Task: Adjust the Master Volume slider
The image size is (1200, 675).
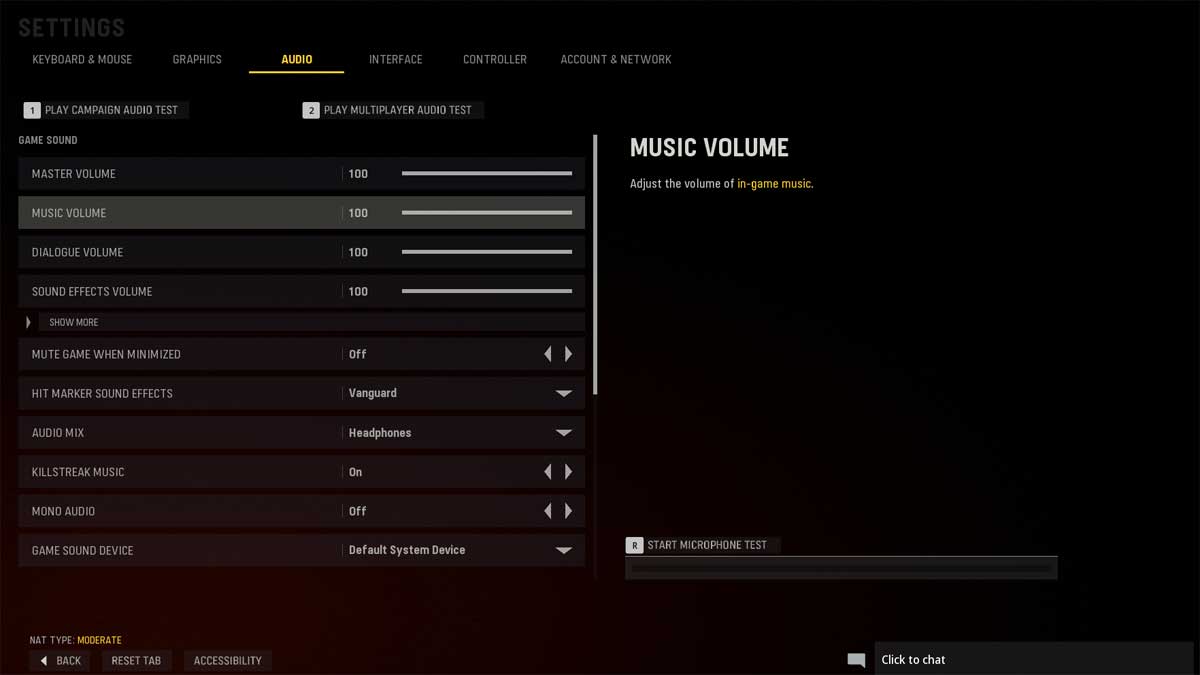Action: coord(486,174)
